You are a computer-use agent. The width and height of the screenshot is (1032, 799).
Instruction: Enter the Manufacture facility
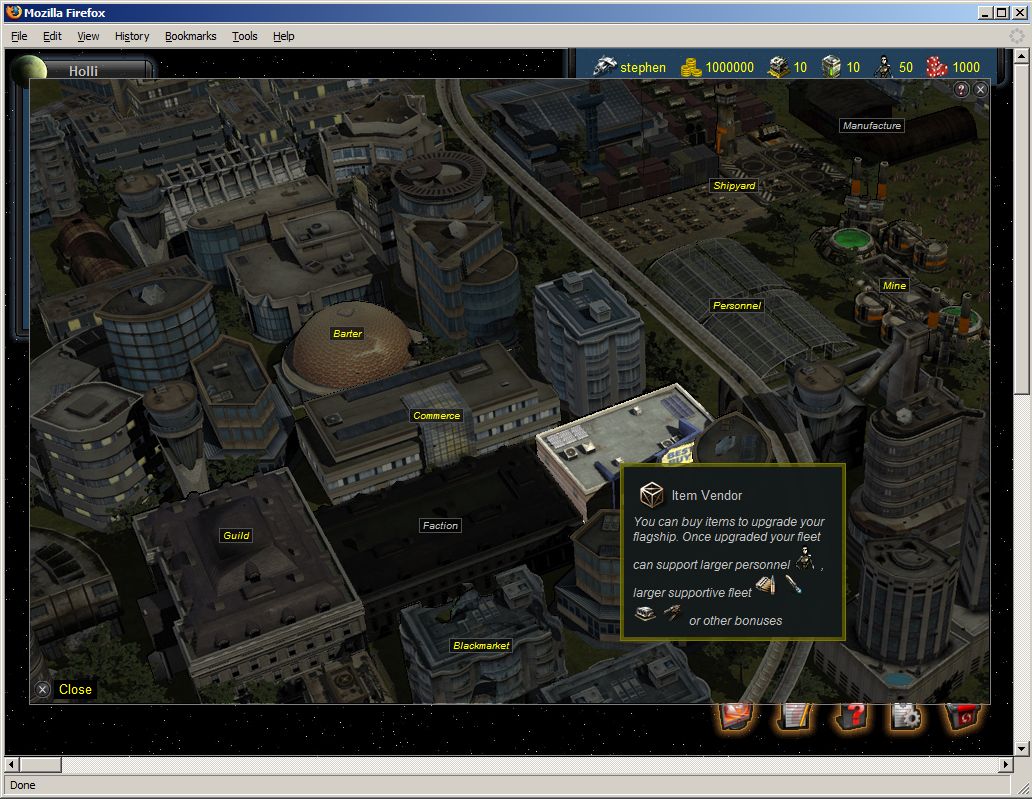click(871, 126)
